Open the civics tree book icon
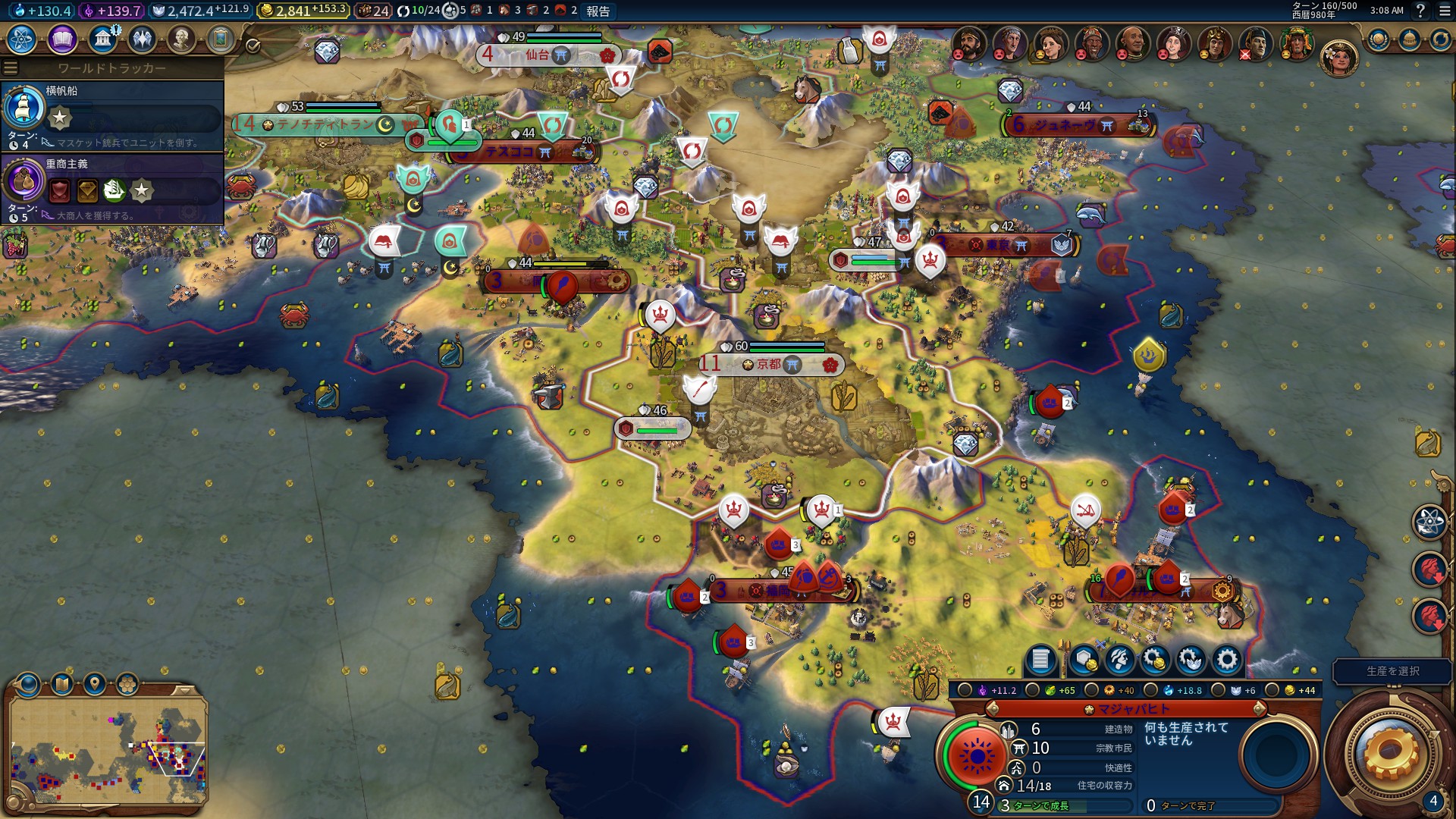 coord(62,39)
